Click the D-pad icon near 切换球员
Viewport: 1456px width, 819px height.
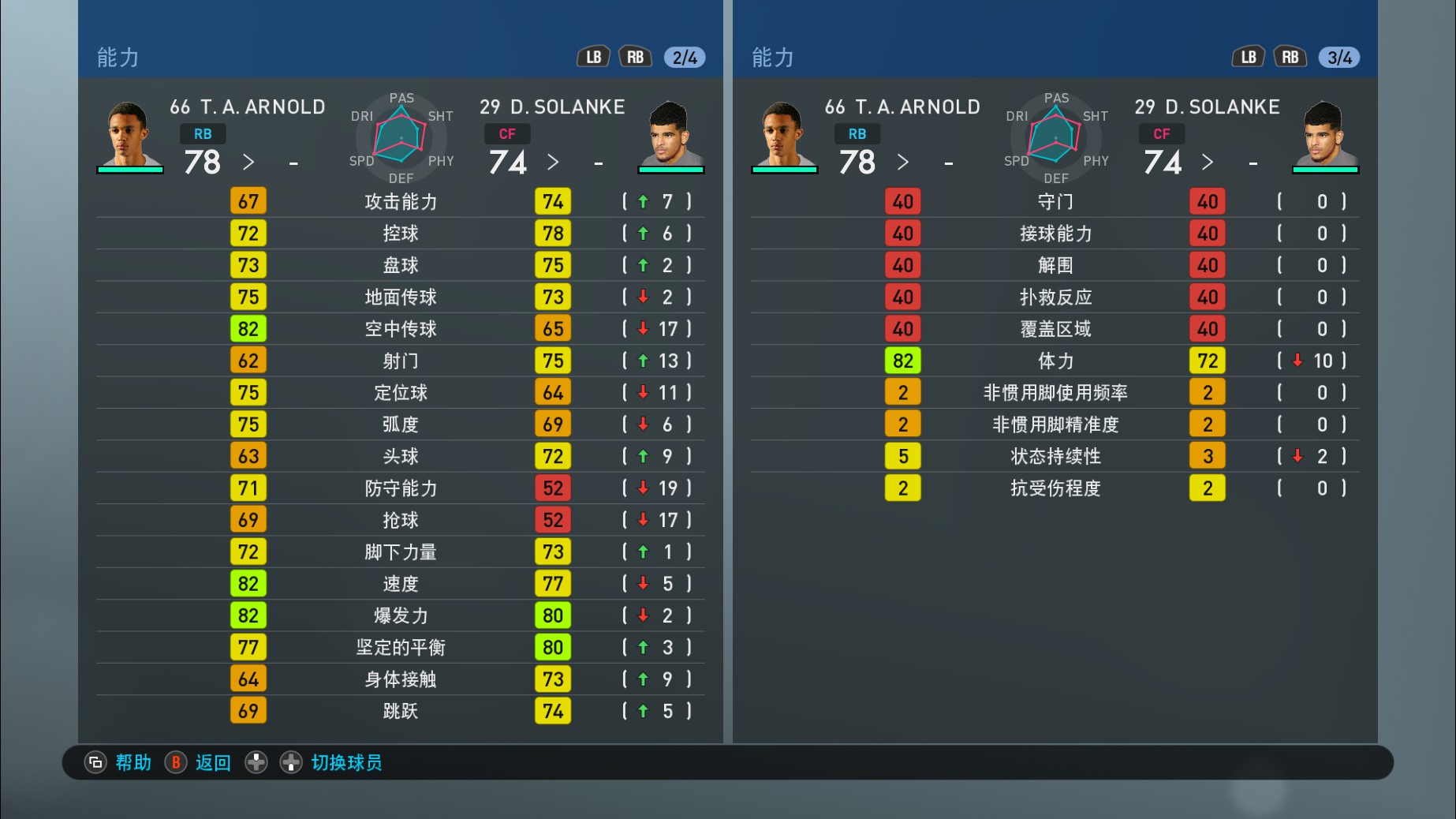[256, 763]
